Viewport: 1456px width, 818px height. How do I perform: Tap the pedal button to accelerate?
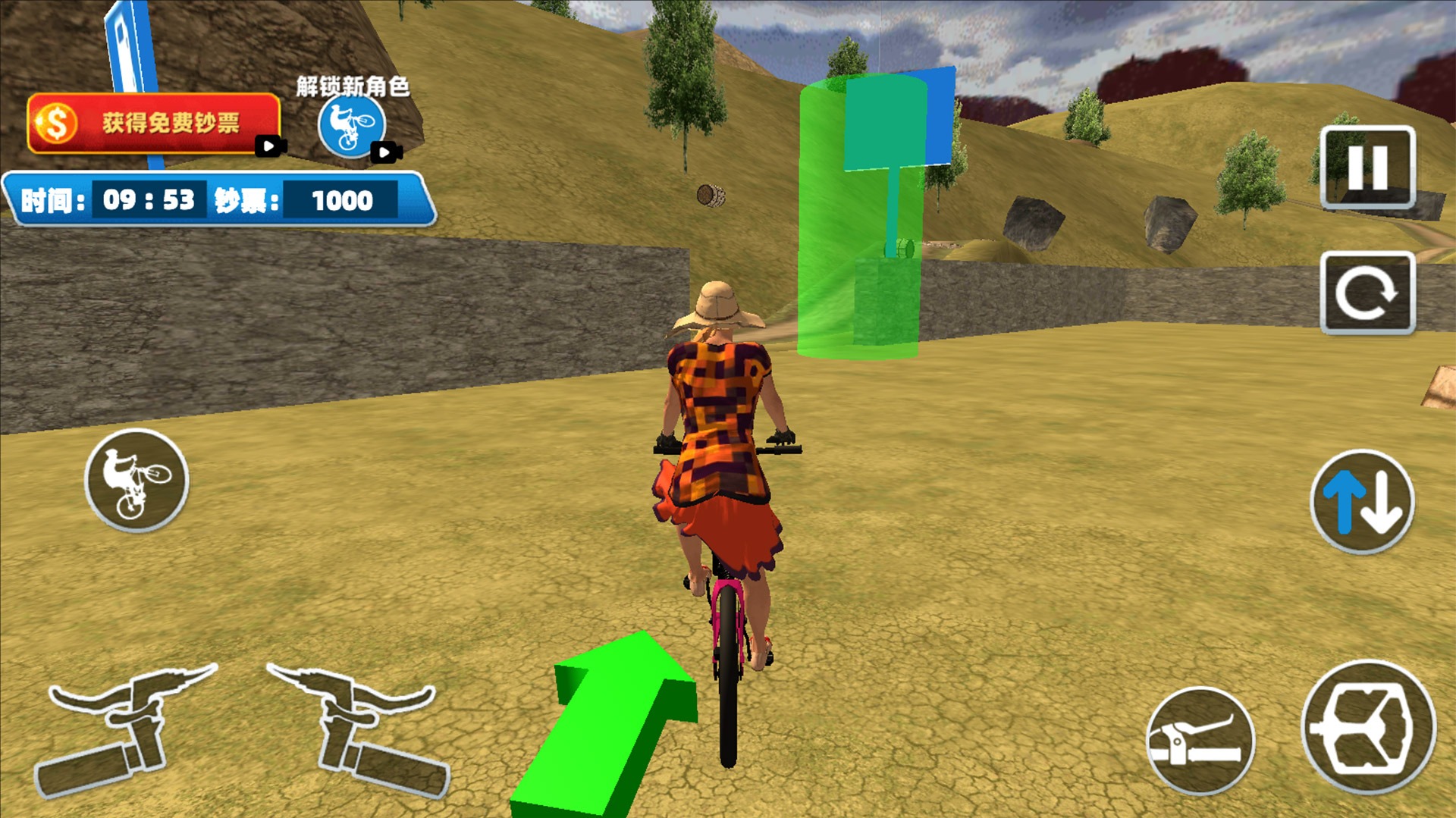tap(1369, 728)
